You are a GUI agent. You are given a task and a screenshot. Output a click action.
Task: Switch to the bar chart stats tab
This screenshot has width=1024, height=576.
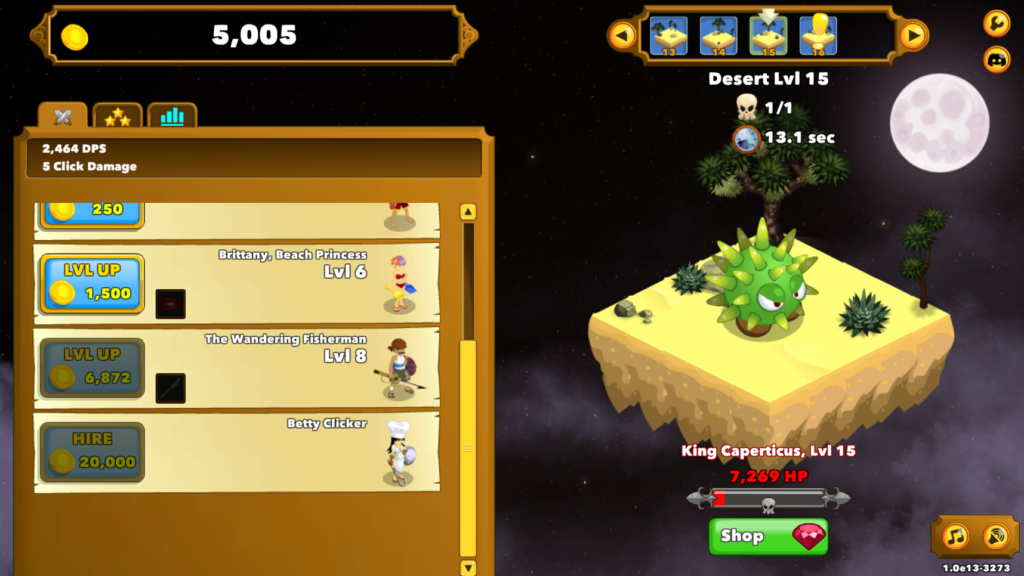tap(172, 117)
